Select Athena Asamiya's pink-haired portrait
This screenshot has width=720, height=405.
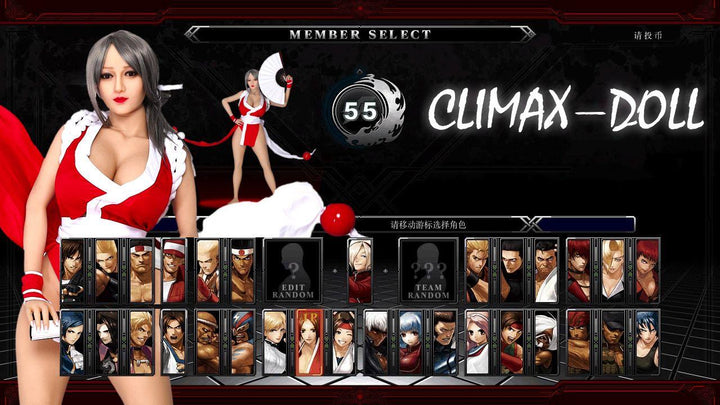pyautogui.click(x=479, y=342)
